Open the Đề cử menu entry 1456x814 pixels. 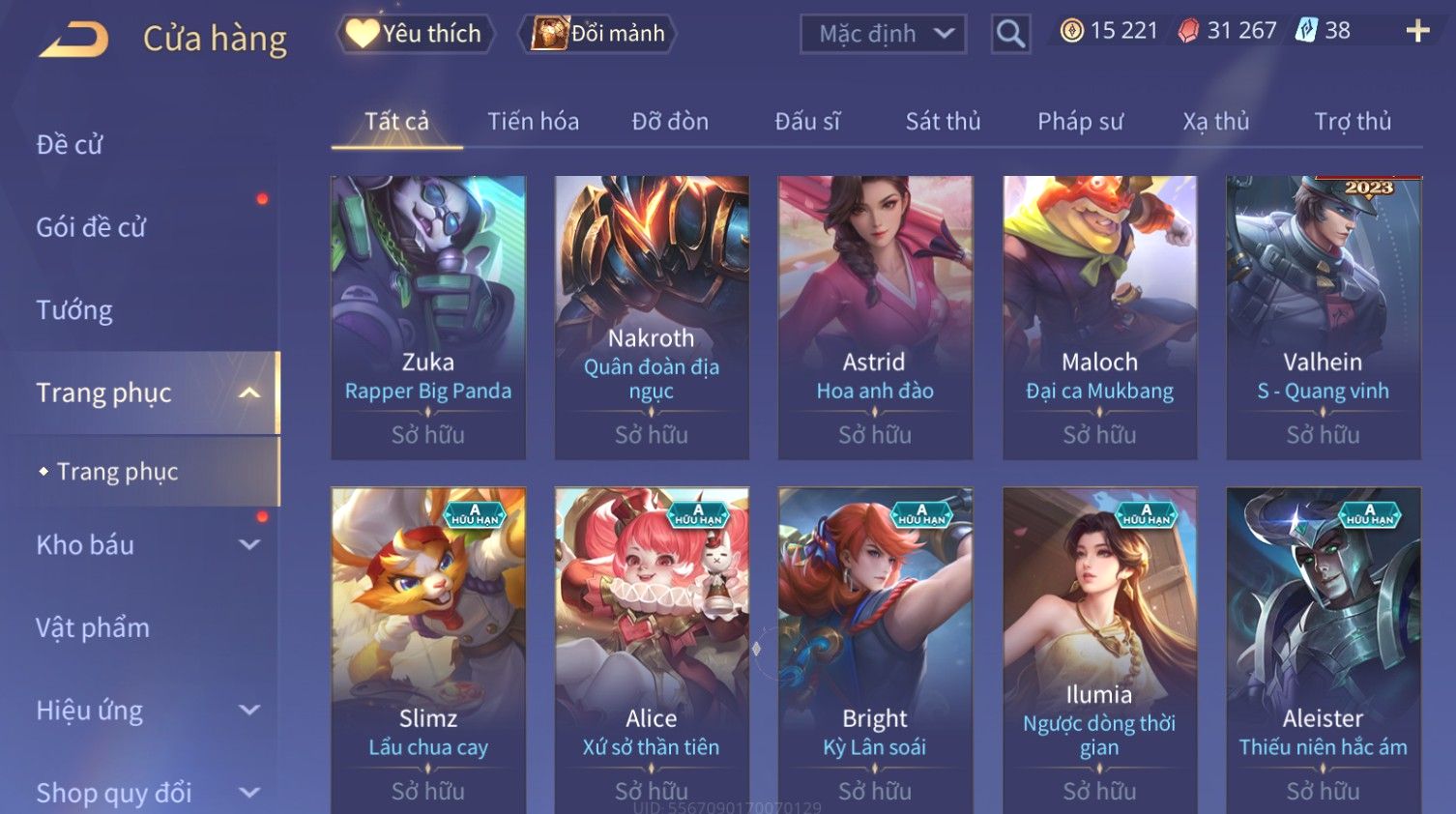point(70,145)
